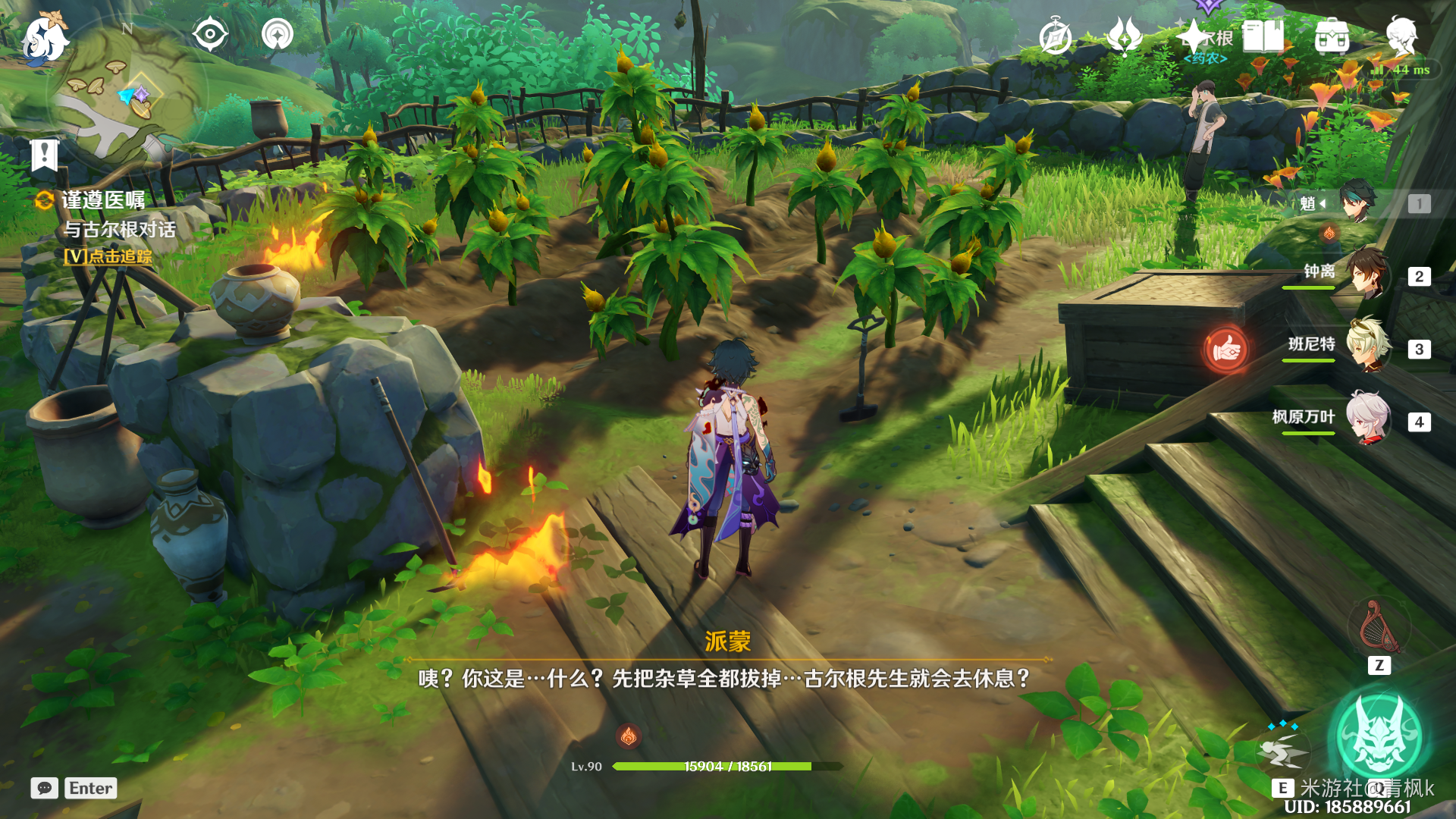Screen dimensions: 1456x819
Task: Click the signal-wave icon beside the minimap
Action: point(278,34)
